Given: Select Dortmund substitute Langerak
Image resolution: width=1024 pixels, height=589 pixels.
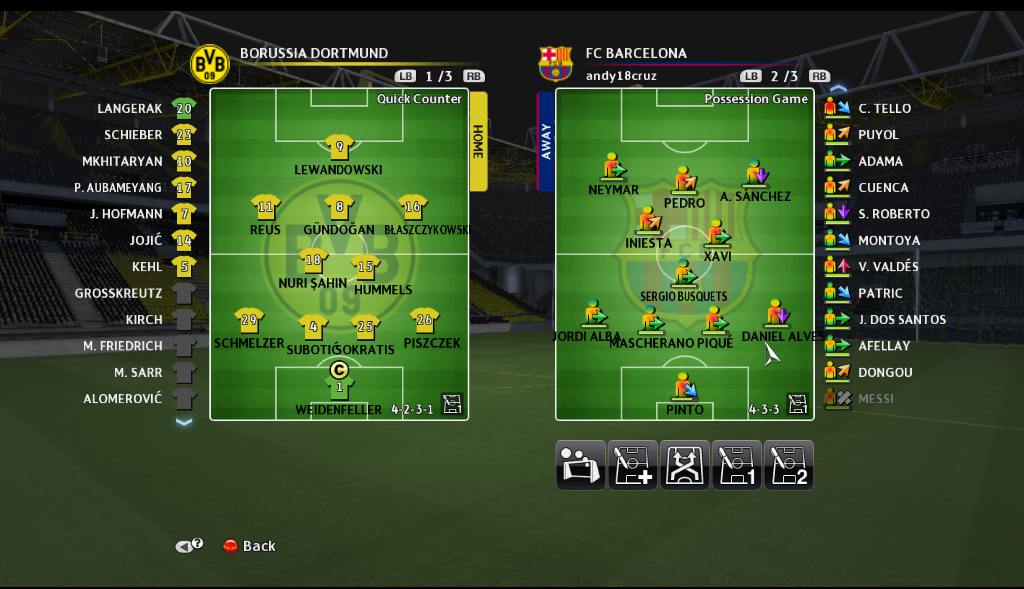Looking at the screenshot, I should 130,108.
